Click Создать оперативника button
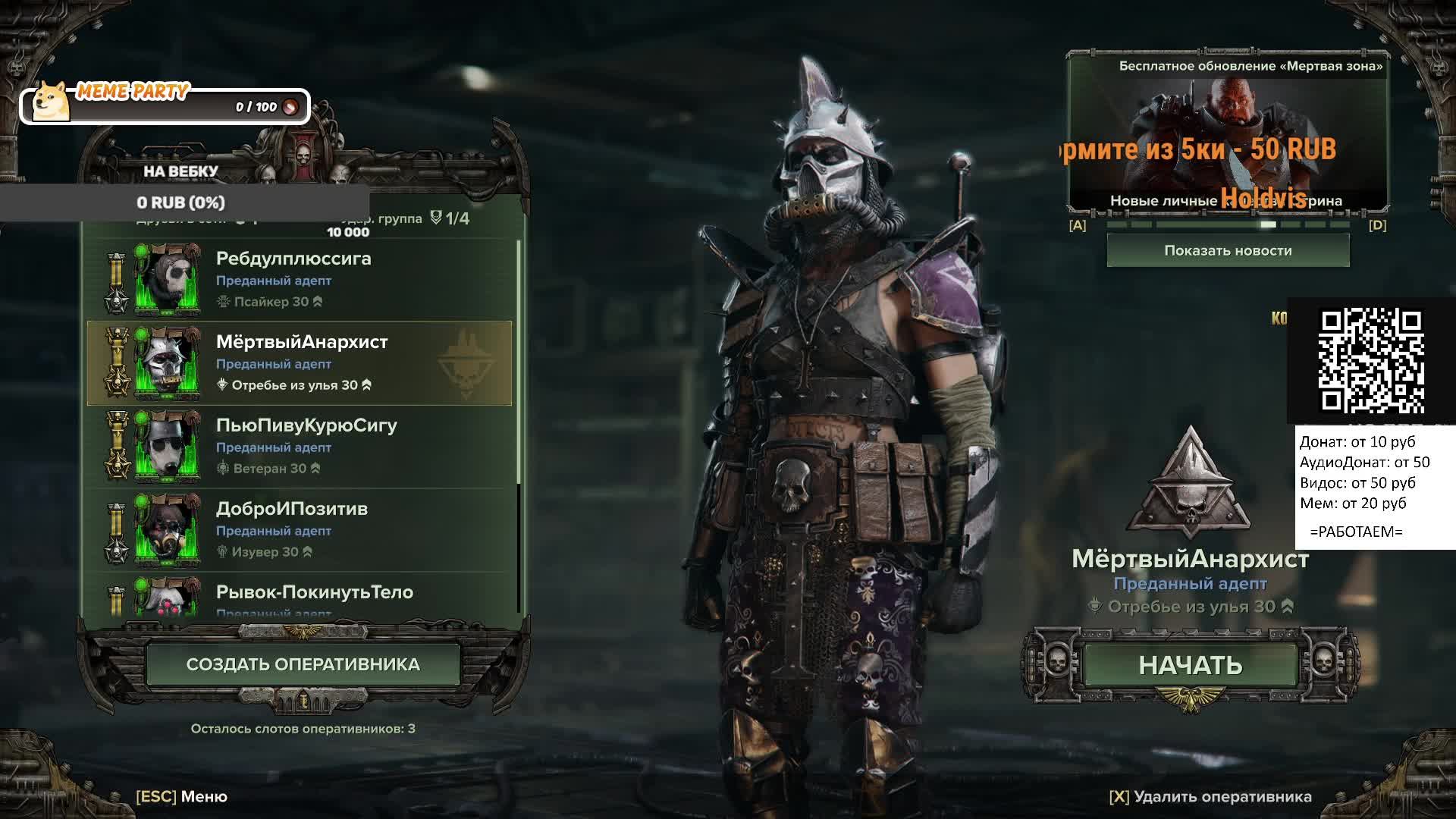Image resolution: width=1456 pixels, height=819 pixels. (303, 664)
